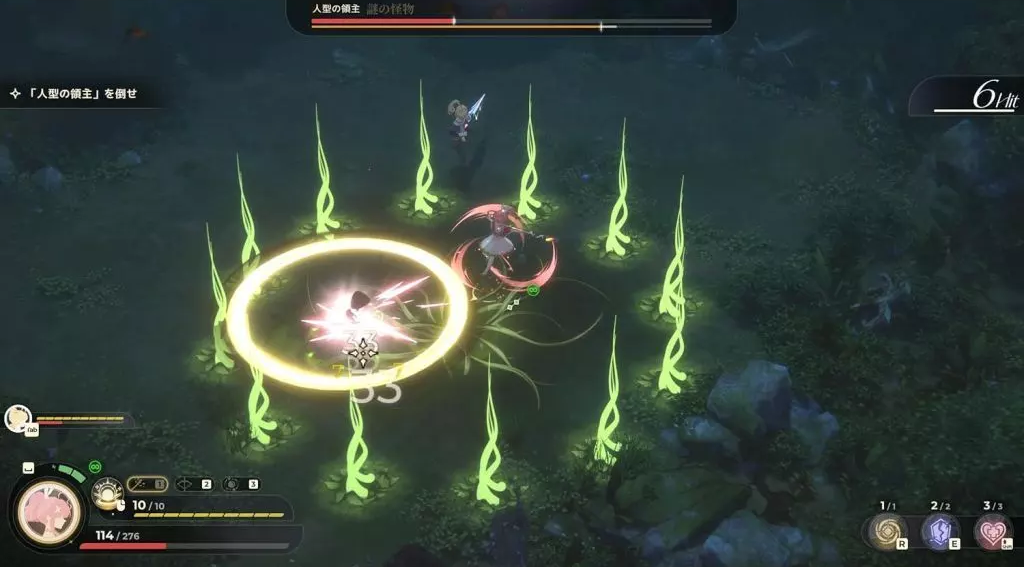Select the pink-haired character portrait
1024x567 pixels.
coord(50,513)
